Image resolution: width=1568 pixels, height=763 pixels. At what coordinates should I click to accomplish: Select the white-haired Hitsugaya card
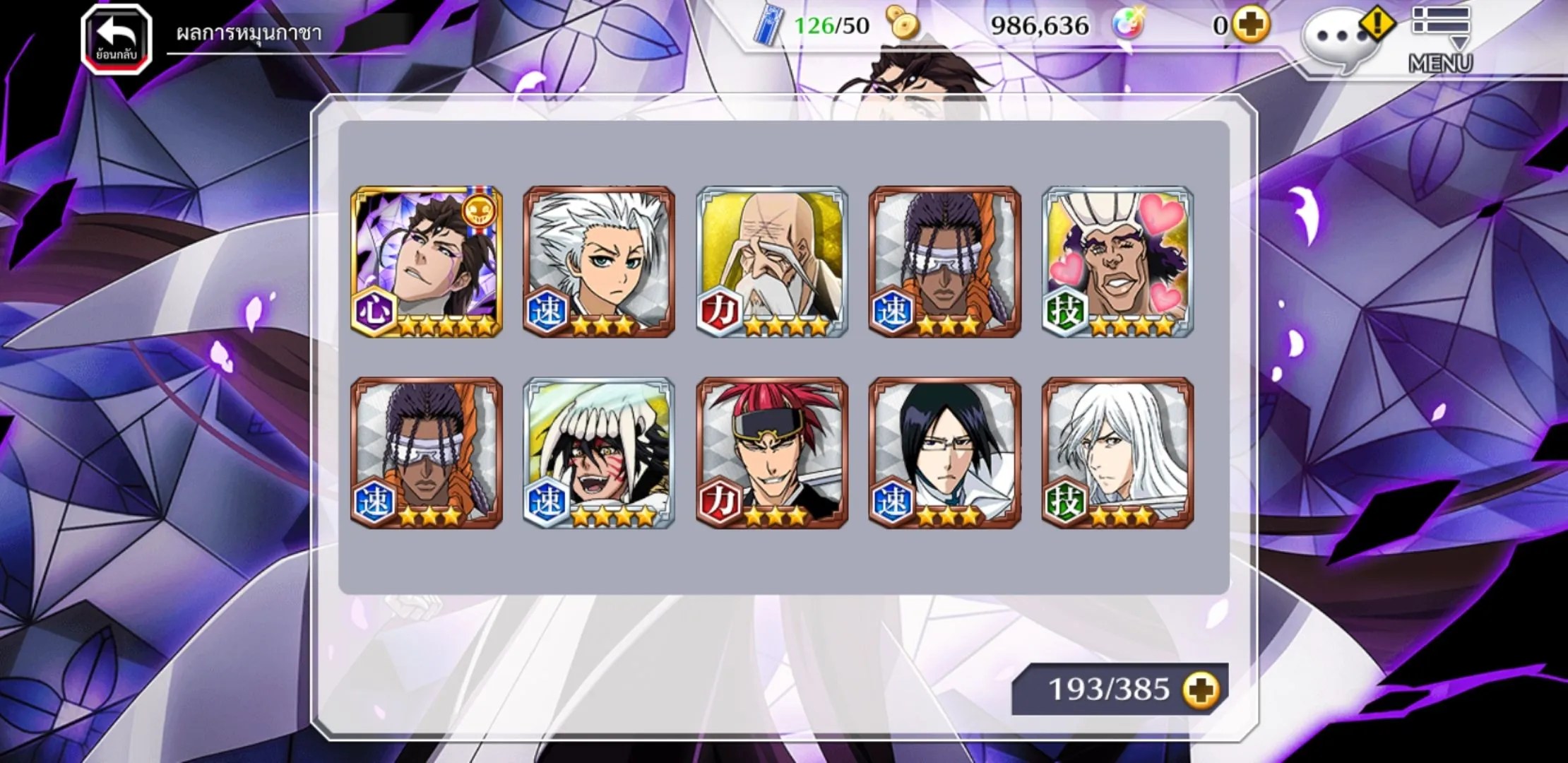[x=599, y=261]
